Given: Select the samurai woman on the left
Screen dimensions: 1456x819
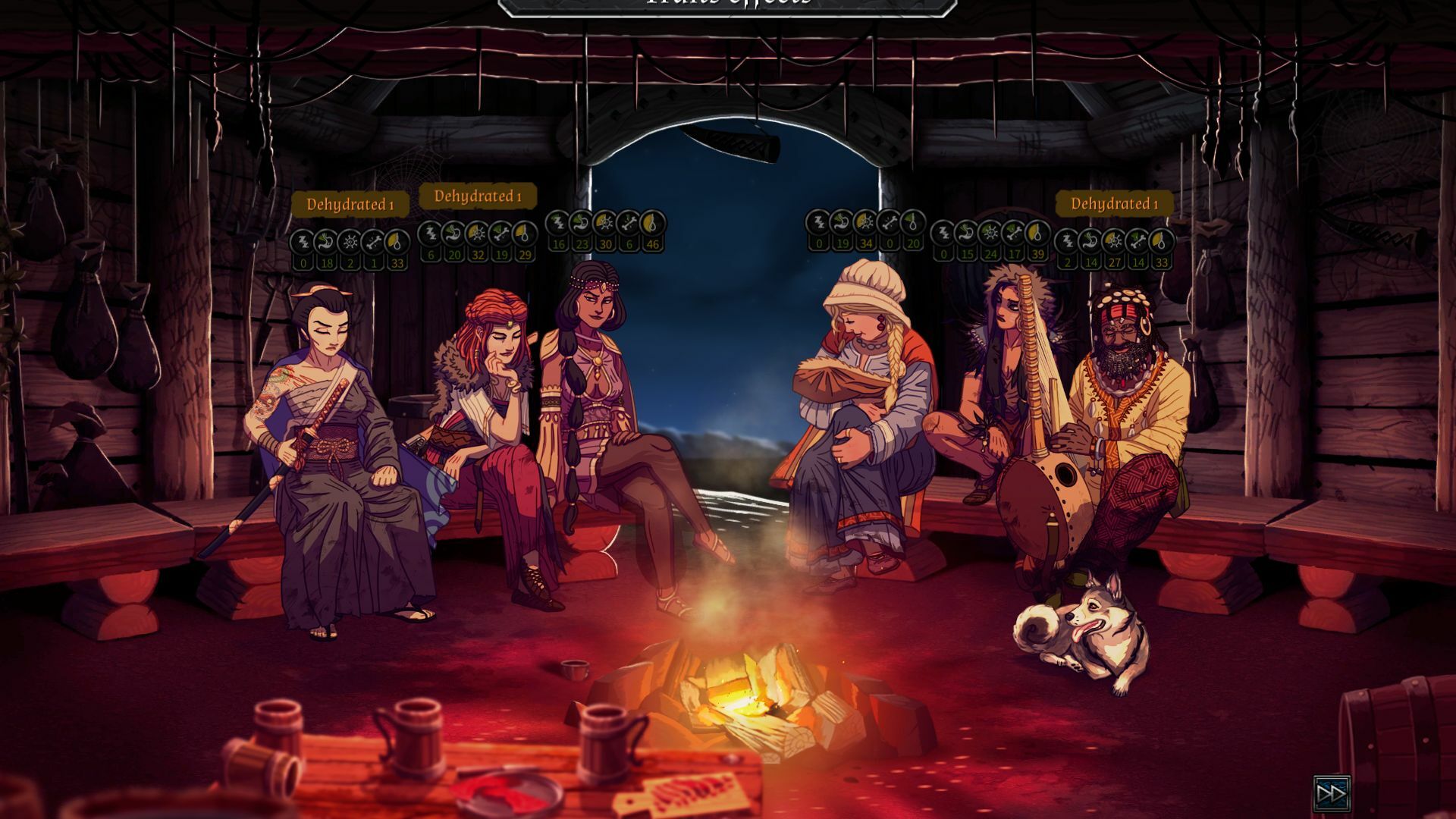Looking at the screenshot, I should pos(334,455).
